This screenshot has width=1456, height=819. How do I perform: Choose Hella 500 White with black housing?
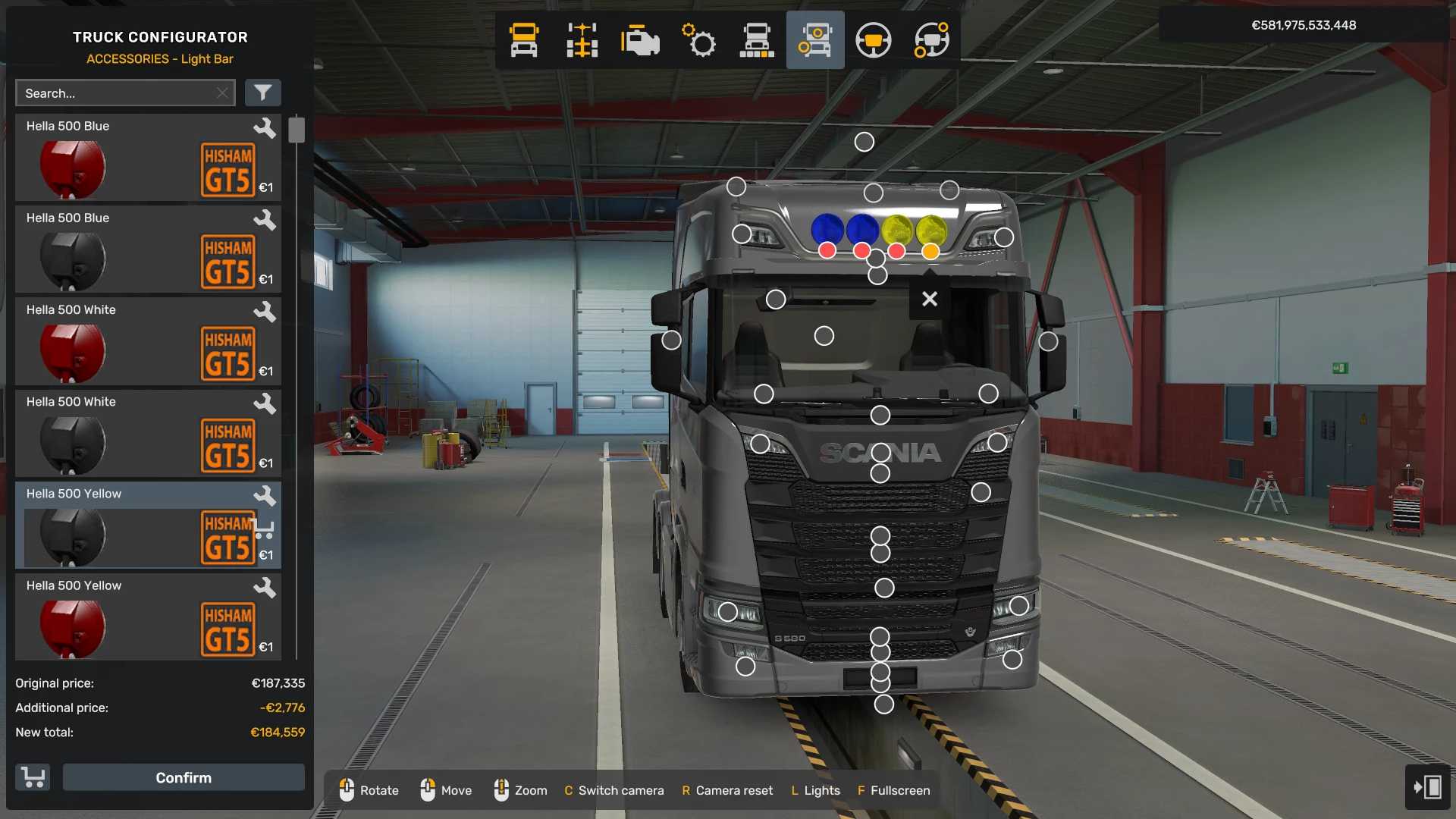tap(148, 433)
